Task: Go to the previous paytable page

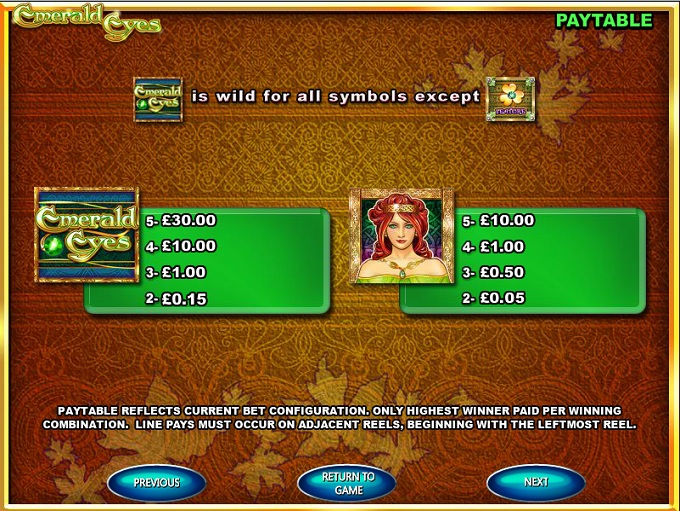Action: click(157, 482)
